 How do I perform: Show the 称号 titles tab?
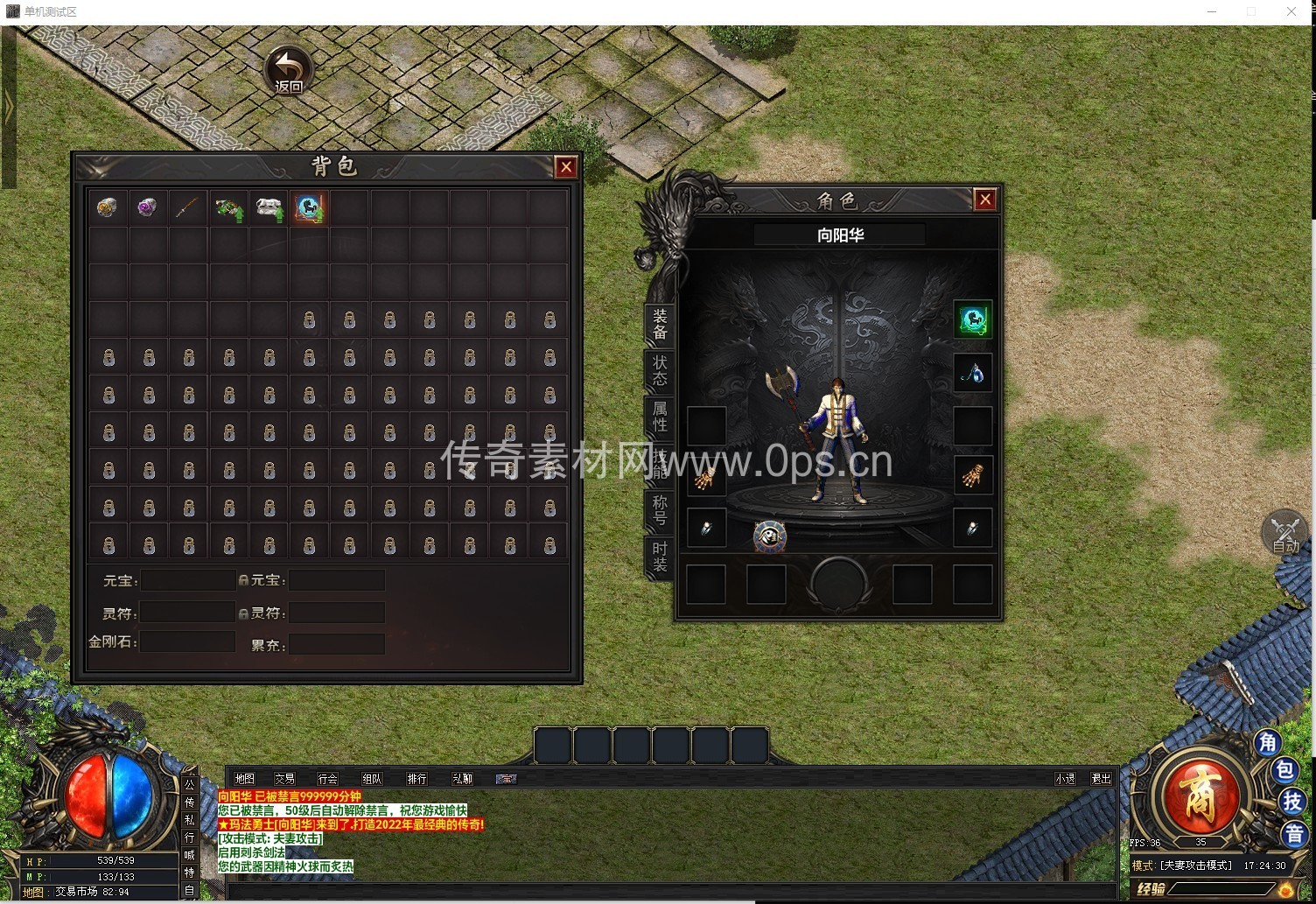(660, 510)
